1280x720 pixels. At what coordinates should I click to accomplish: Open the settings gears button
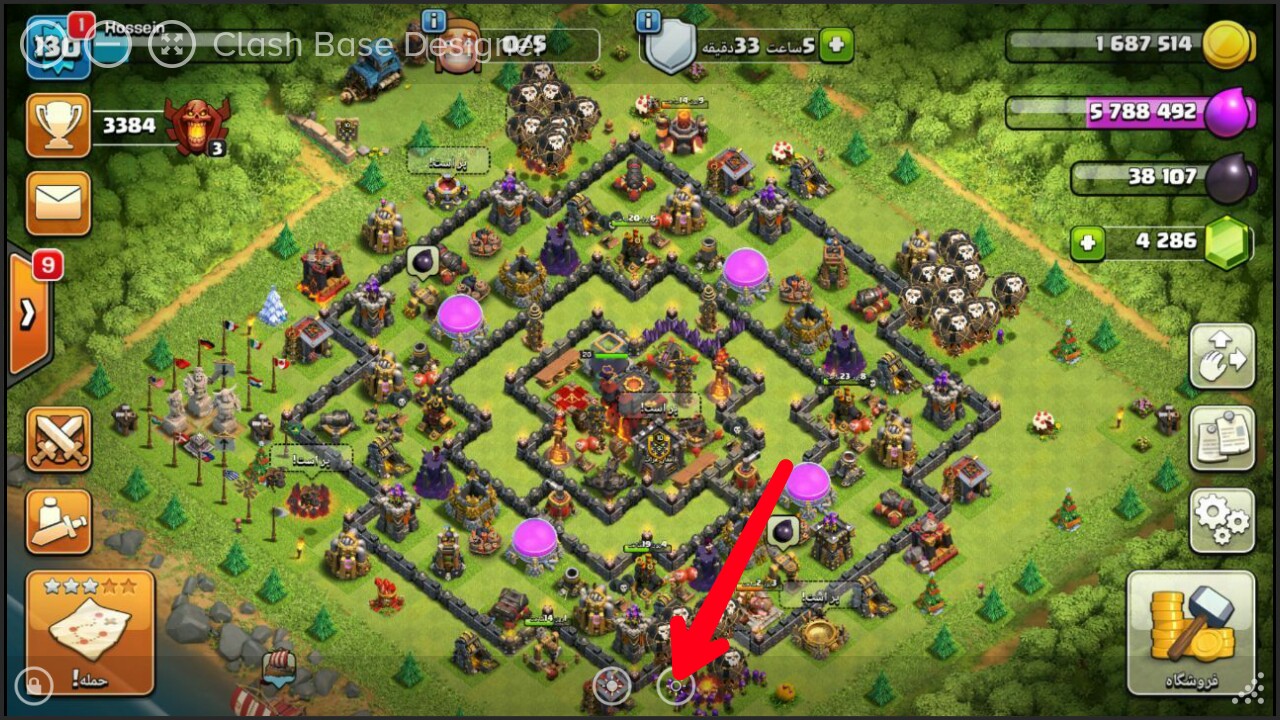pyautogui.click(x=1221, y=521)
